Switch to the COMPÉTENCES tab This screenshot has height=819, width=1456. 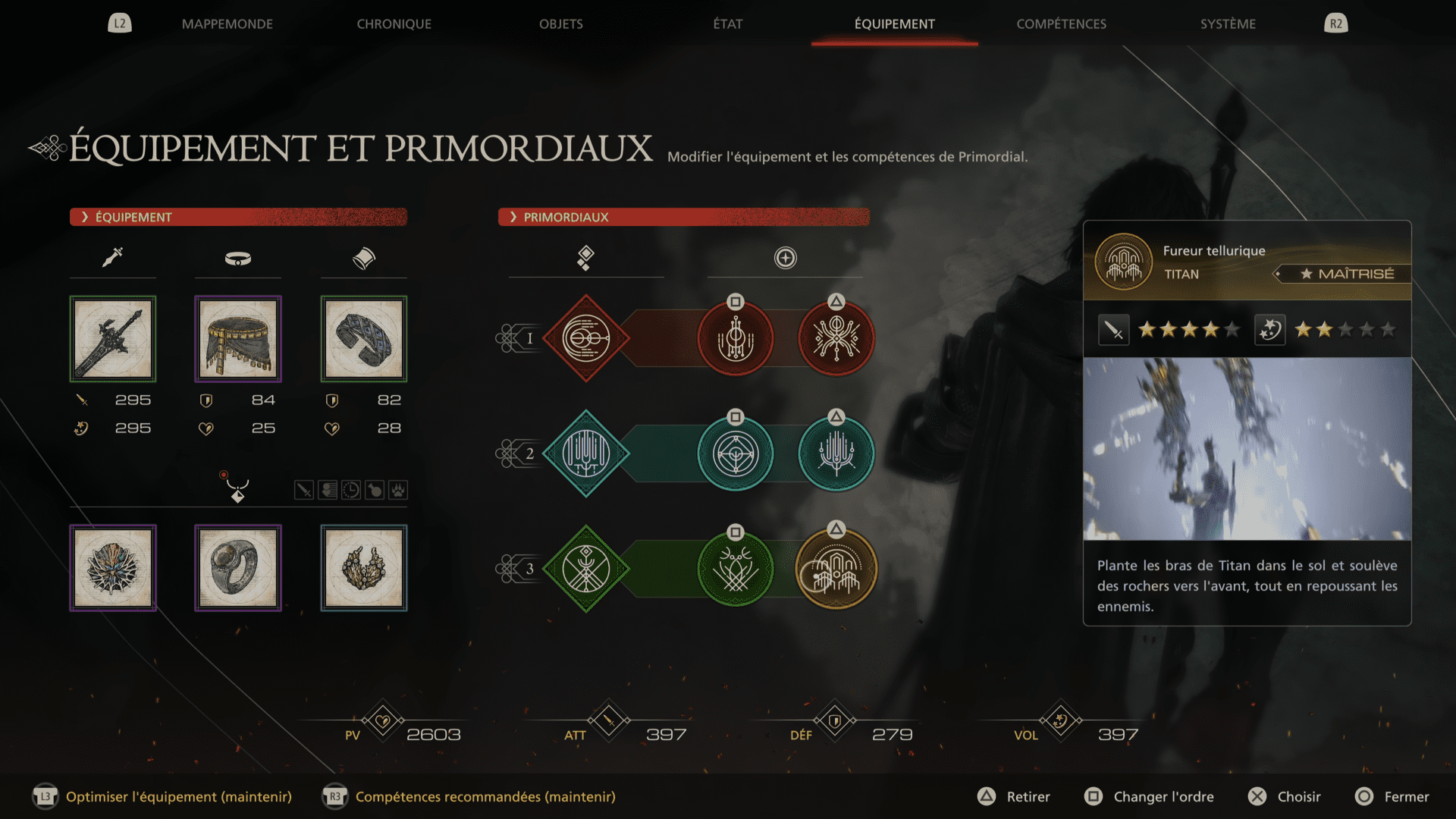(1061, 24)
